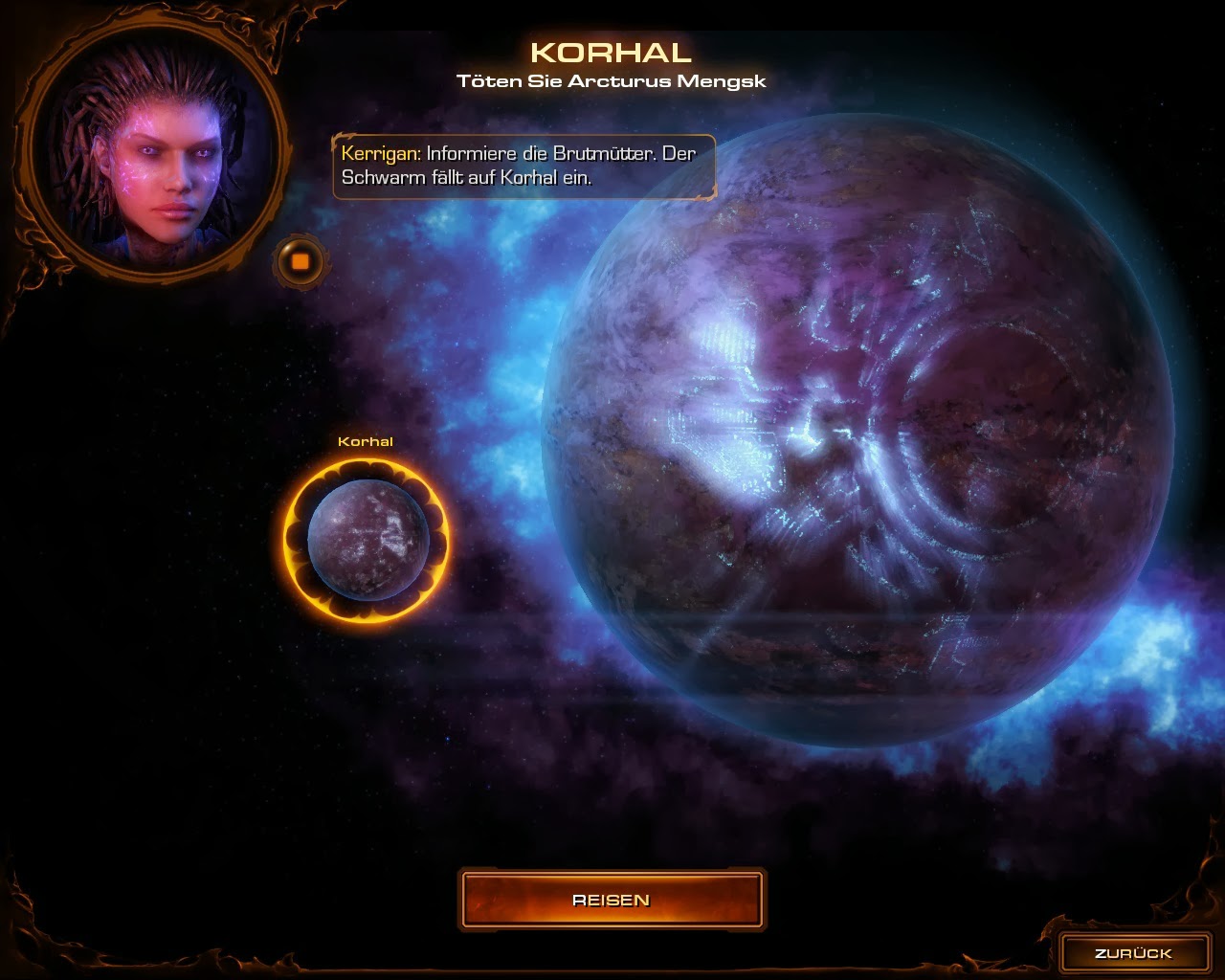Open the Korhal mission by clicking its map marker
The image size is (1225, 980).
point(367,538)
